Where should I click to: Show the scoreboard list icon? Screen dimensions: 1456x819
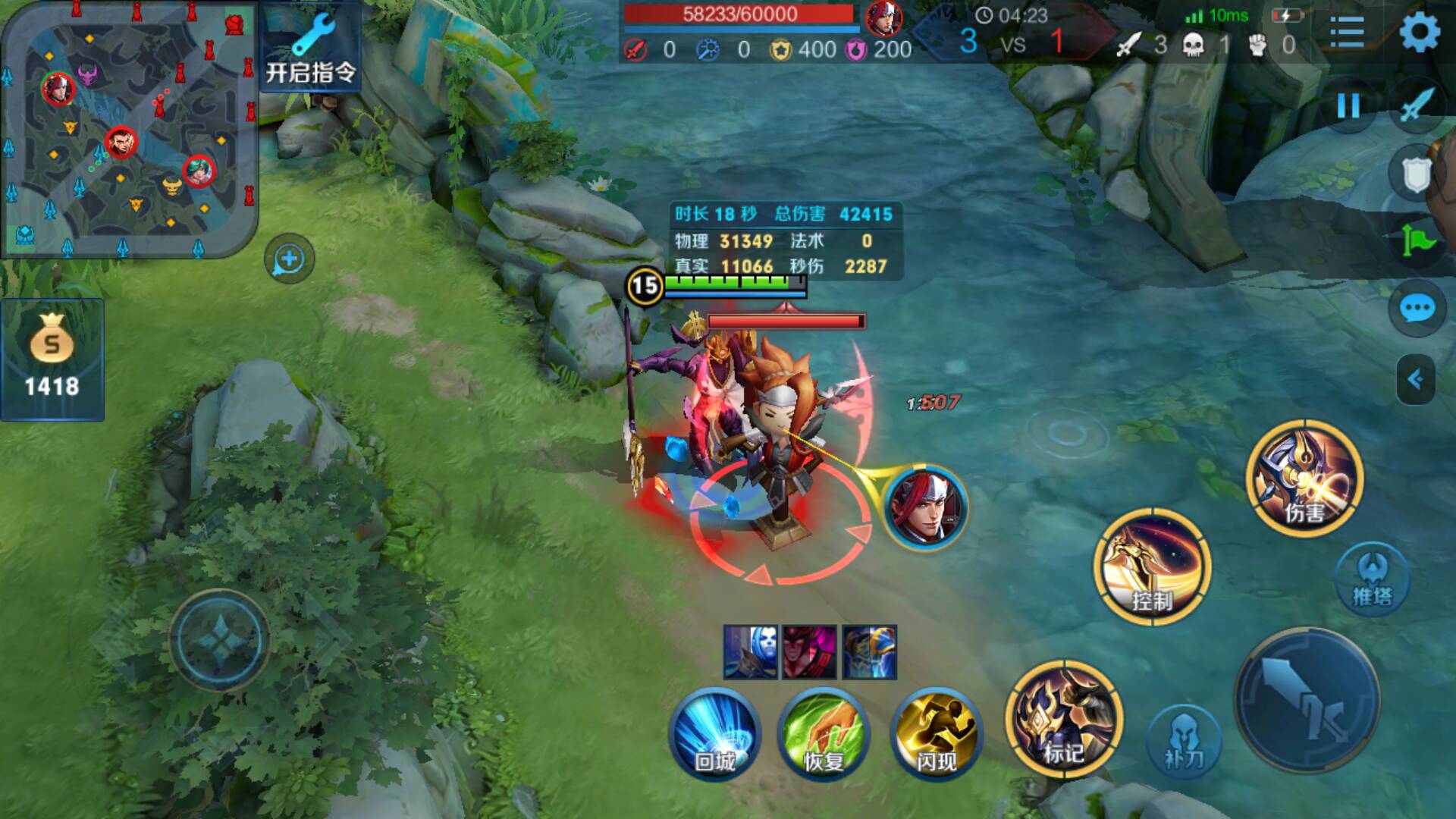[x=1347, y=33]
